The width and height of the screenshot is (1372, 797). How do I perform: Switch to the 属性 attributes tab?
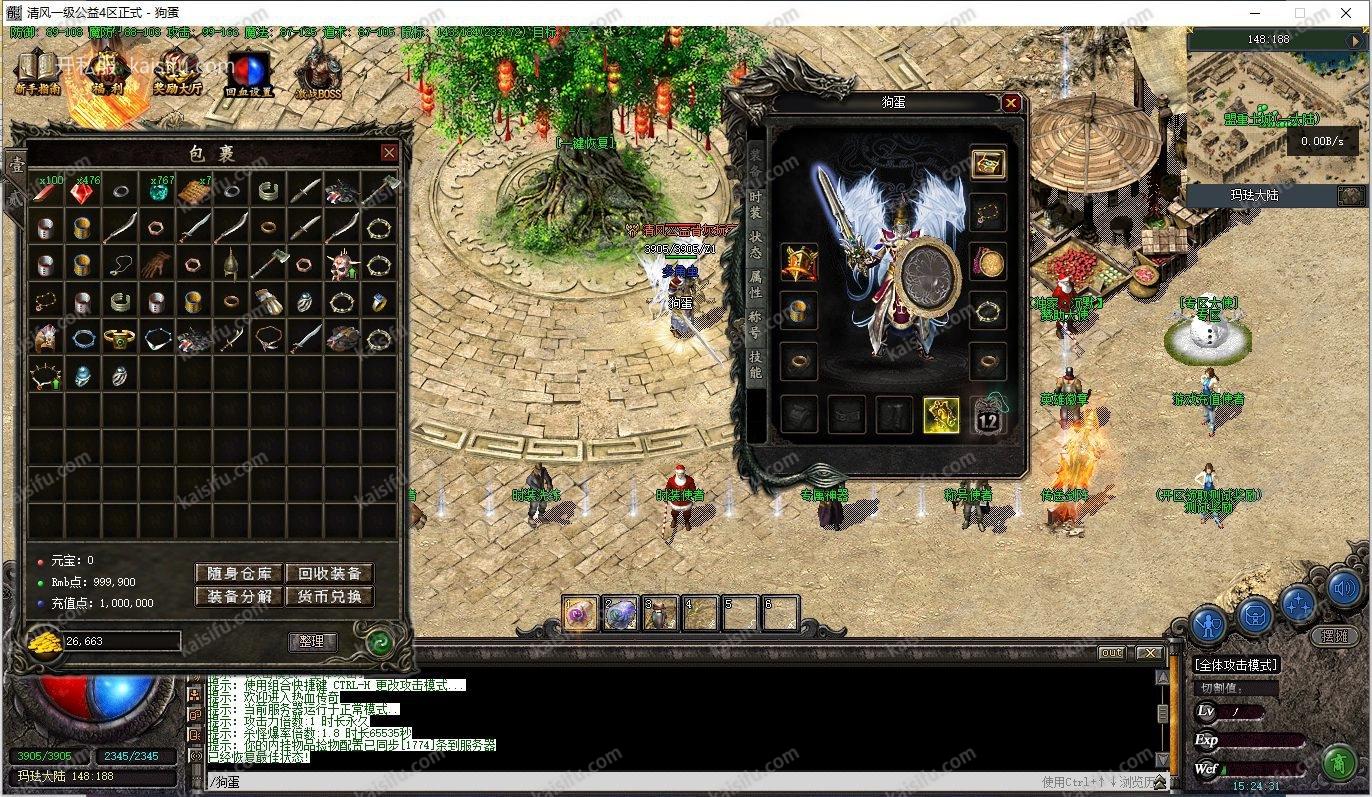tap(756, 285)
